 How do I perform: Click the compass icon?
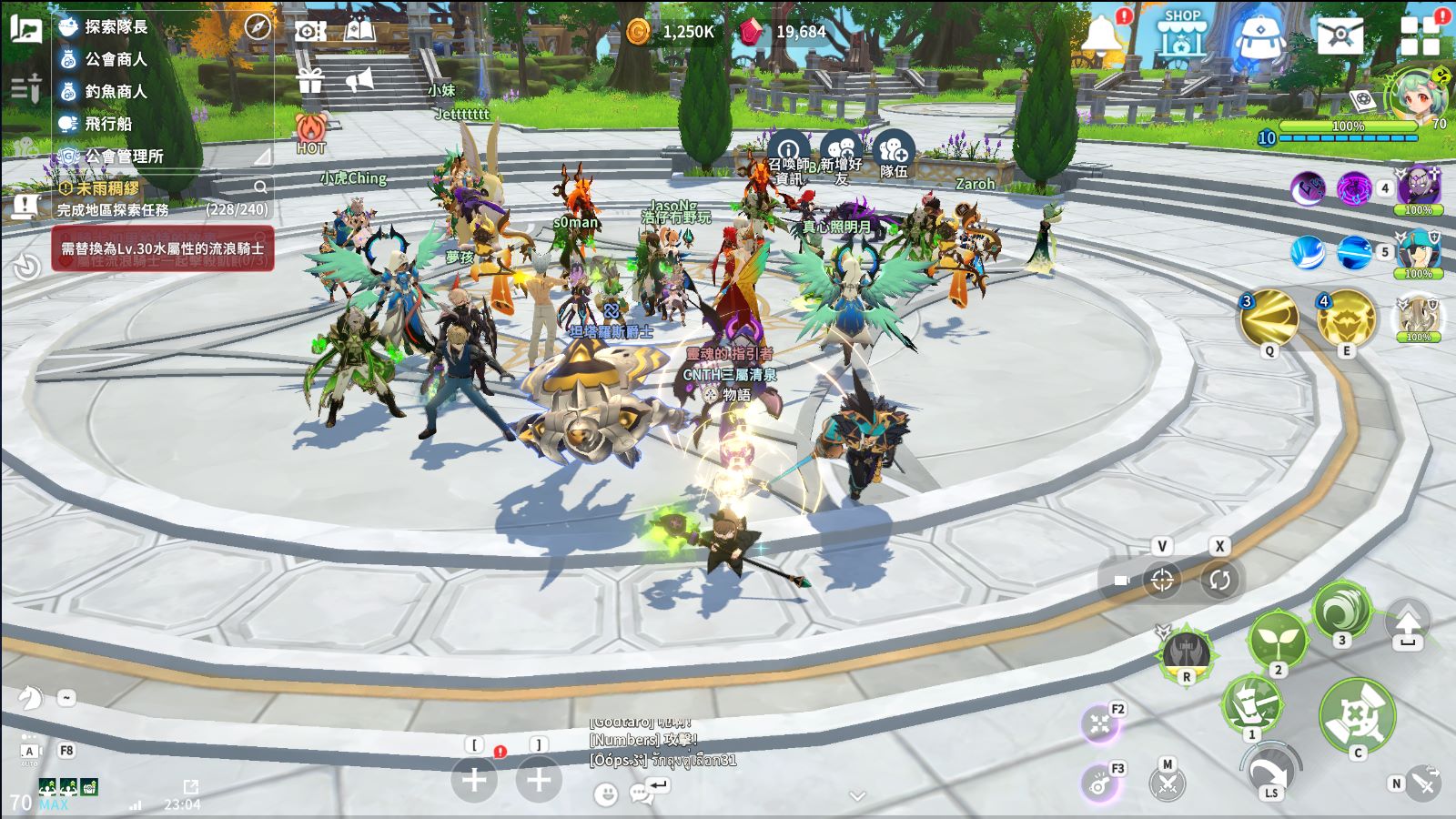pos(258,27)
